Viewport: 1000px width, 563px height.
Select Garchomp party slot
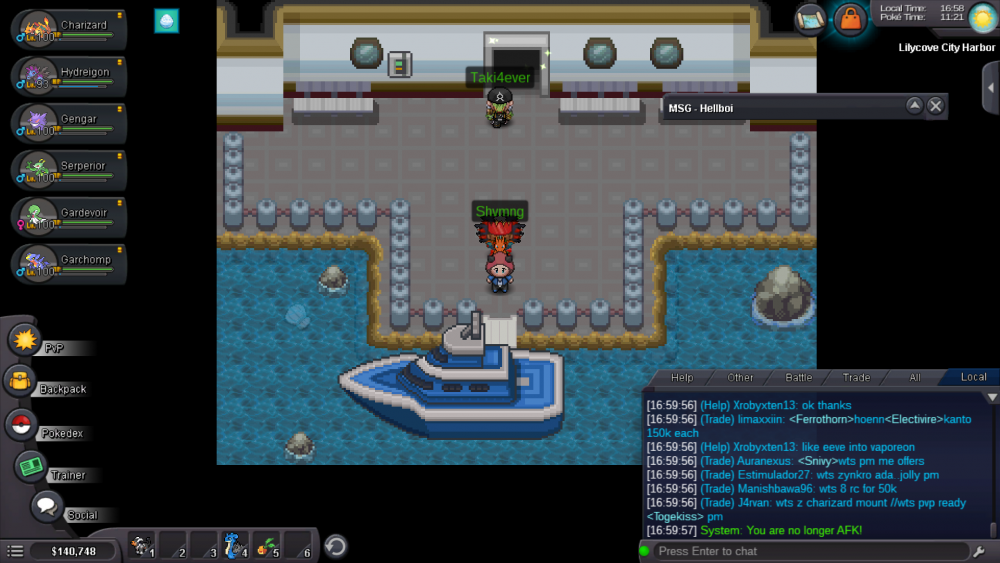[68, 262]
